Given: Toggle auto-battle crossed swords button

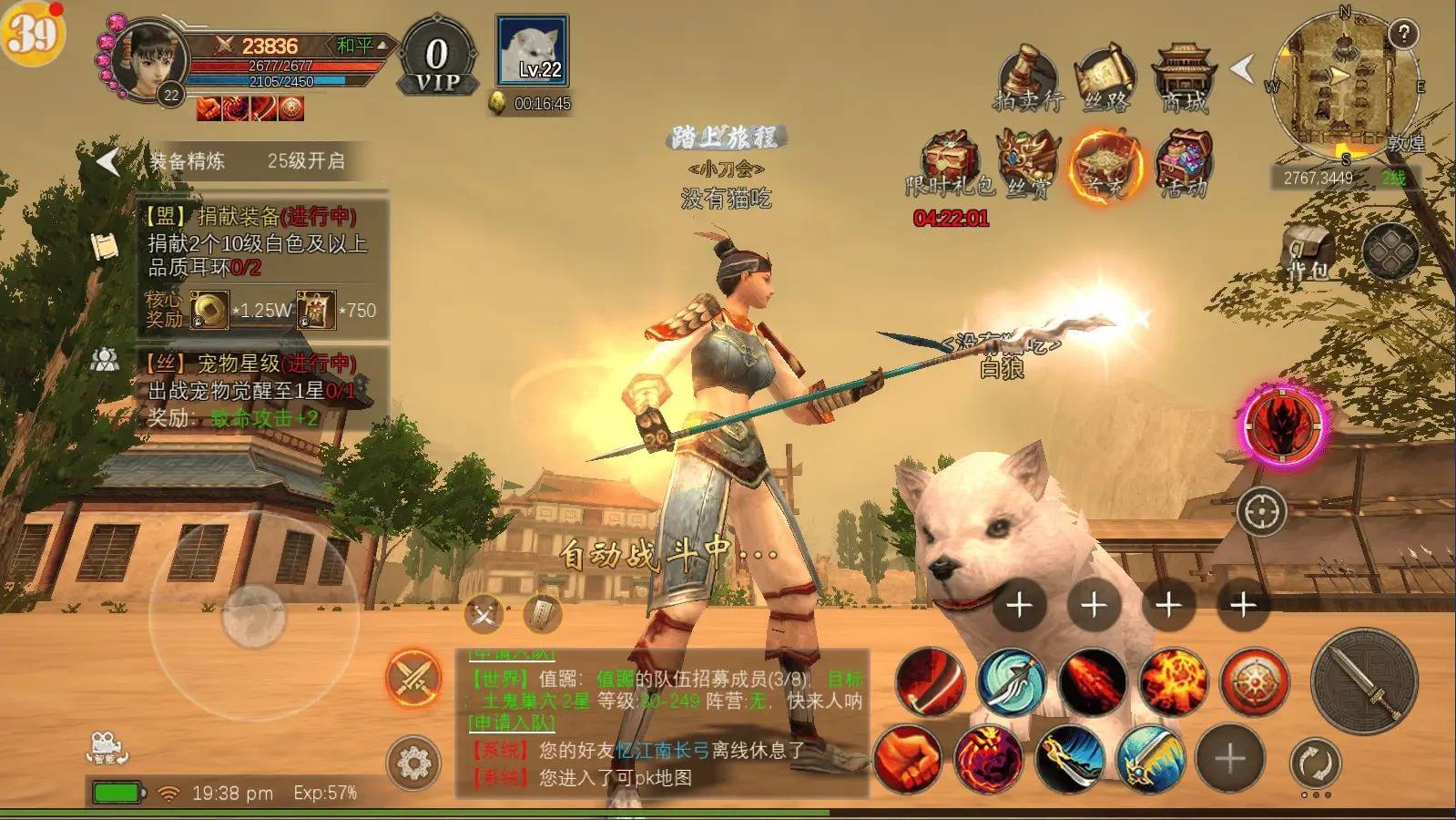Looking at the screenshot, I should pos(413,679).
